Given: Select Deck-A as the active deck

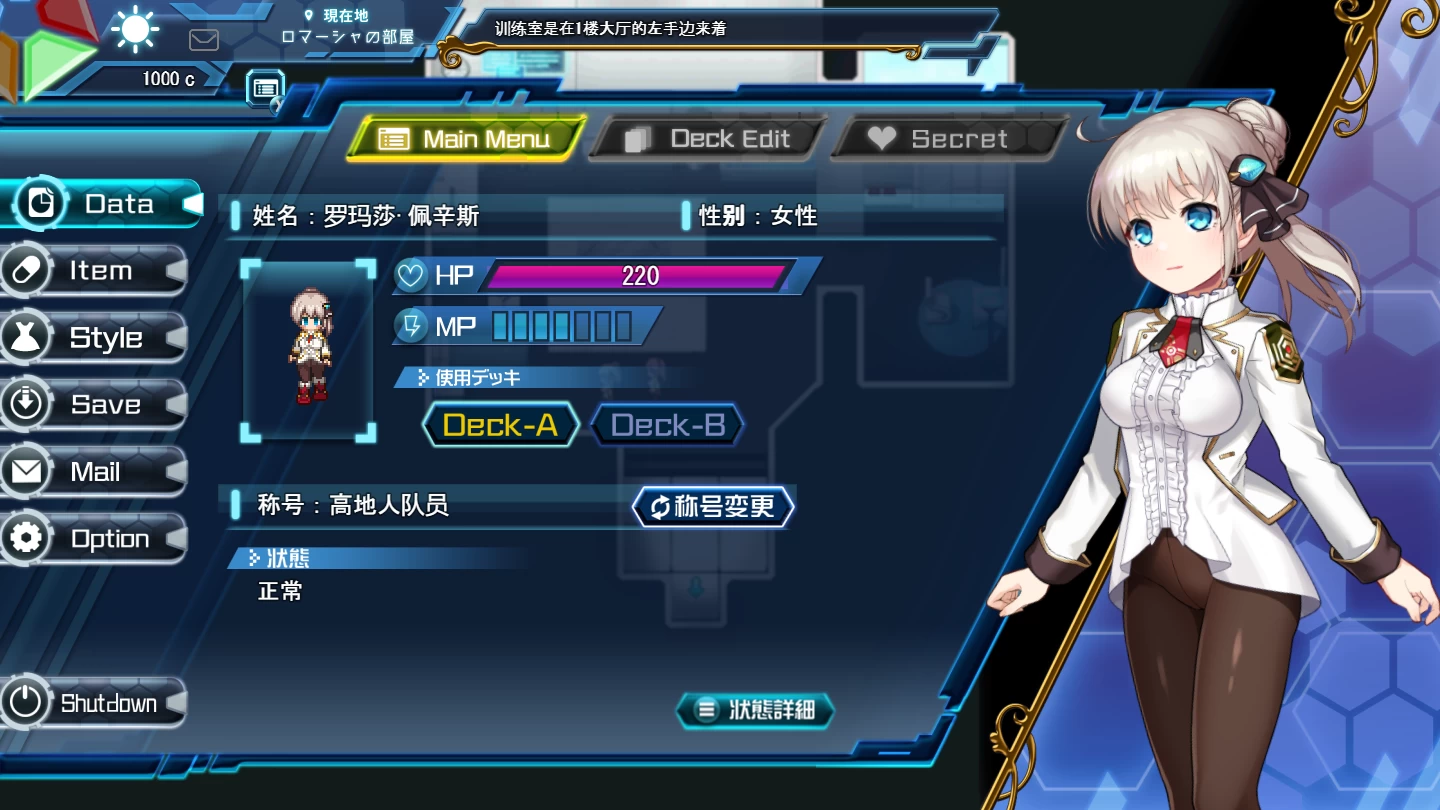Looking at the screenshot, I should (x=500, y=424).
